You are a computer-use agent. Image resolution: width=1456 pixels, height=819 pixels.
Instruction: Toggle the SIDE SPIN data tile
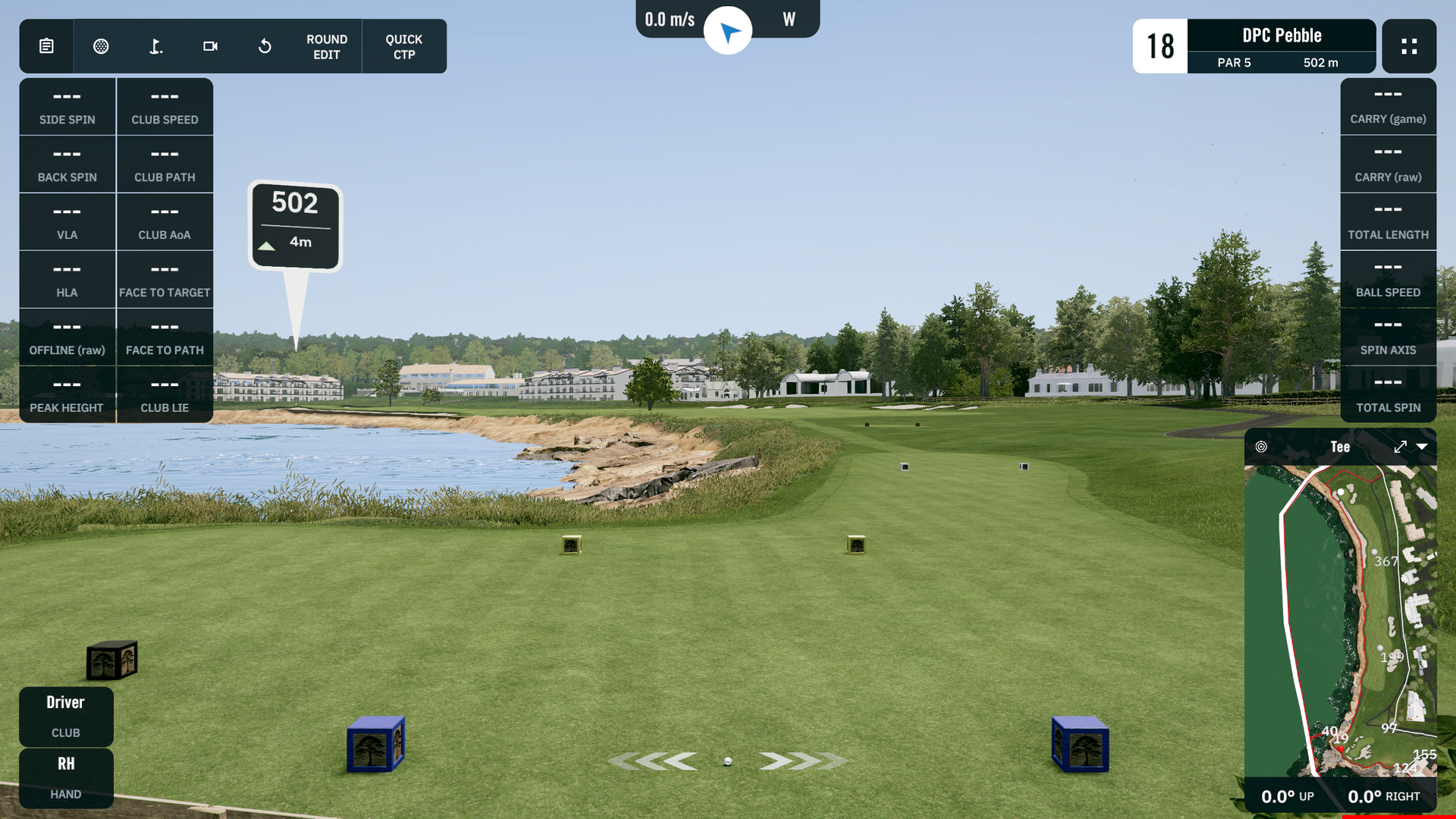[x=67, y=106]
